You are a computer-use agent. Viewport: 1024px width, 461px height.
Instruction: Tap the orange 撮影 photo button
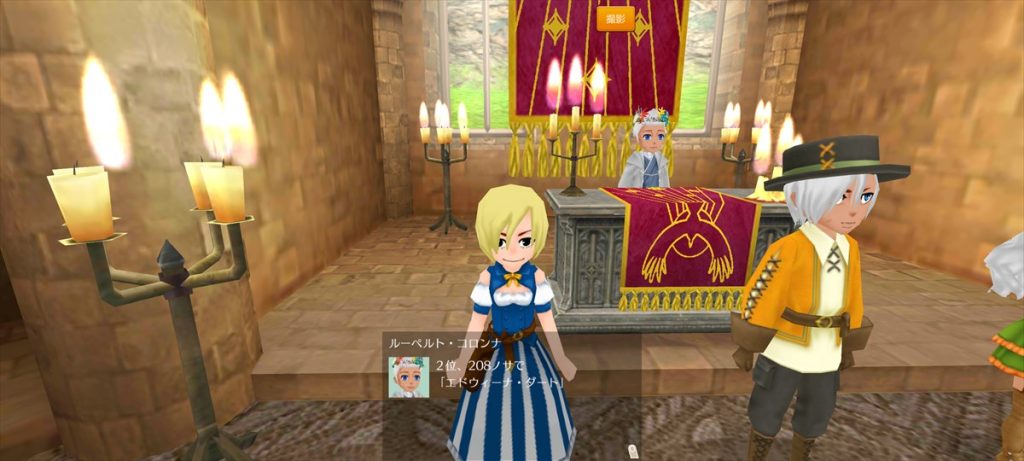coord(615,19)
